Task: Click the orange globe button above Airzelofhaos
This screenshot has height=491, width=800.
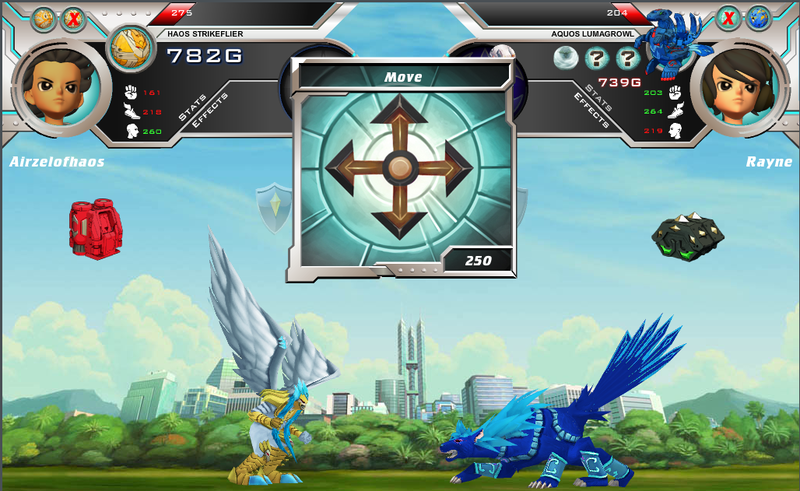Action: tap(44, 18)
